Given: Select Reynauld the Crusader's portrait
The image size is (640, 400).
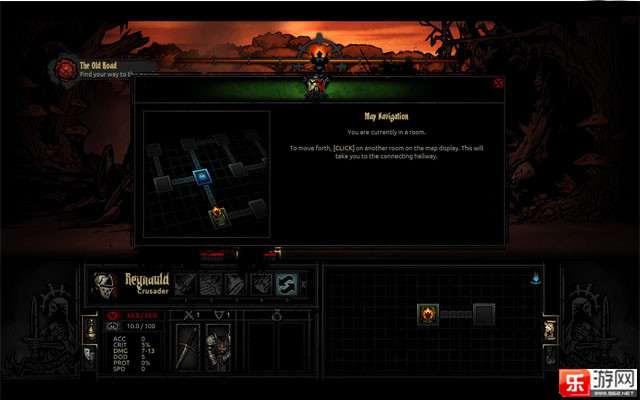Looking at the screenshot, I should coord(104,283).
